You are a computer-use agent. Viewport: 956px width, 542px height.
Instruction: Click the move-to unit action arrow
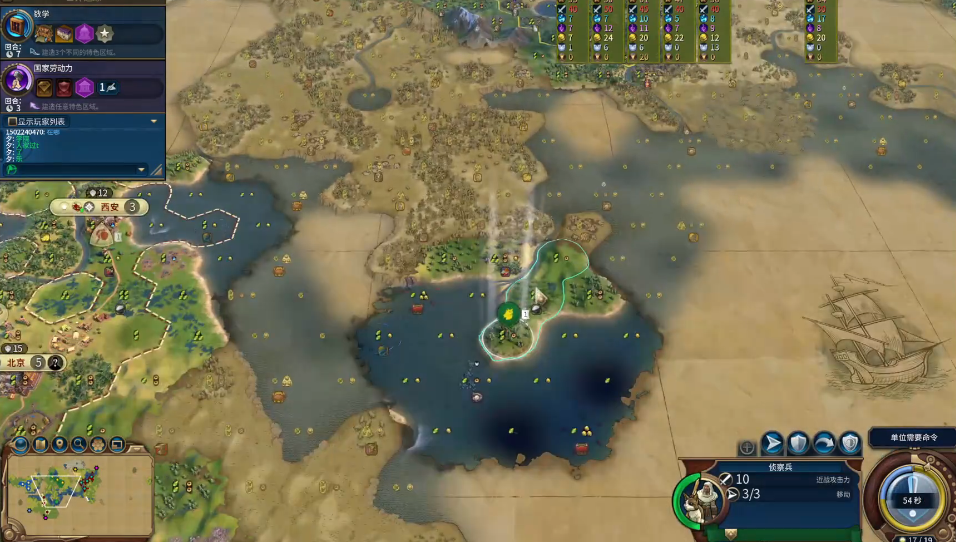coord(774,443)
